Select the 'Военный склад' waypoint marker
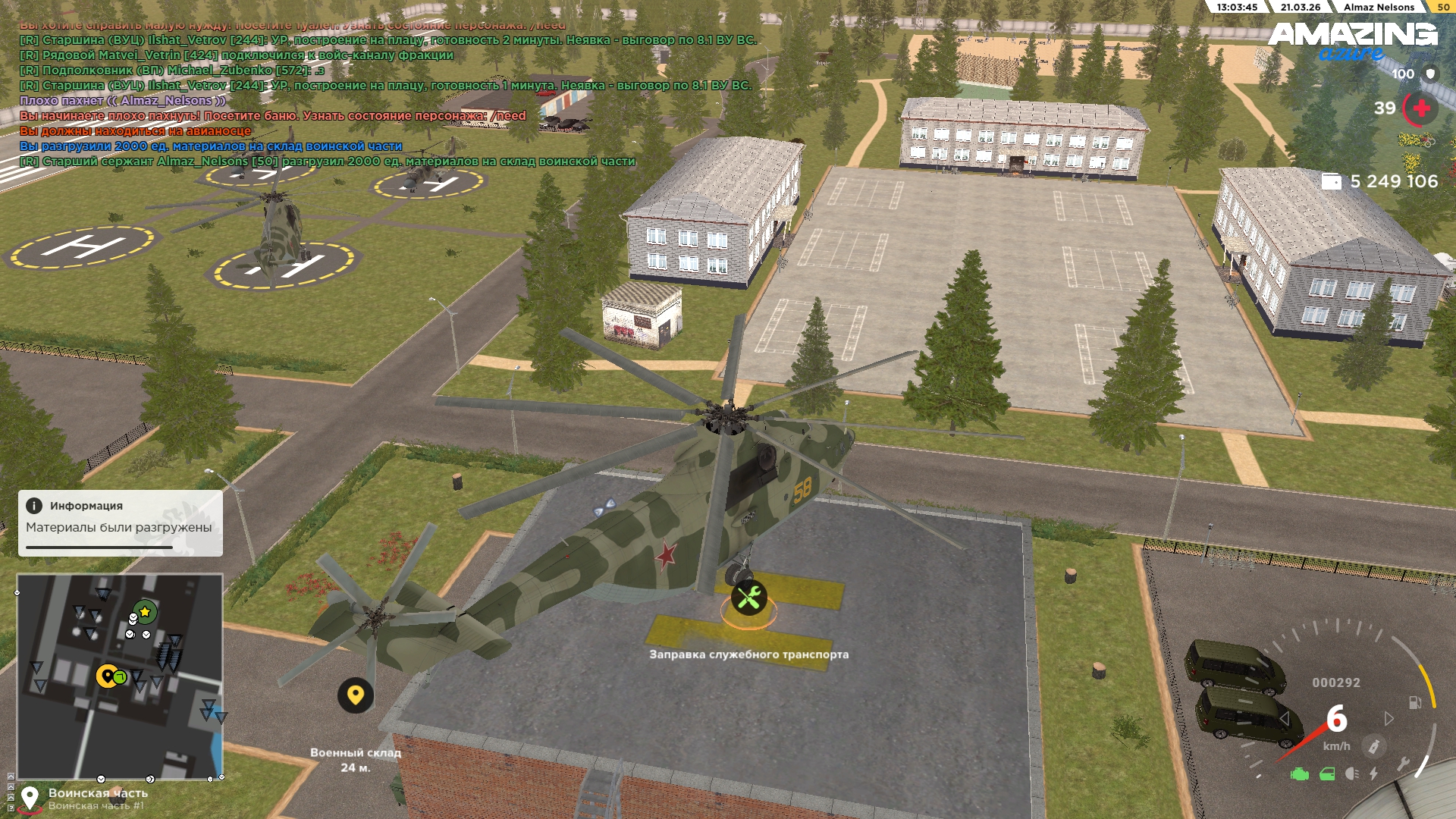1456x819 pixels. pyautogui.click(x=355, y=695)
